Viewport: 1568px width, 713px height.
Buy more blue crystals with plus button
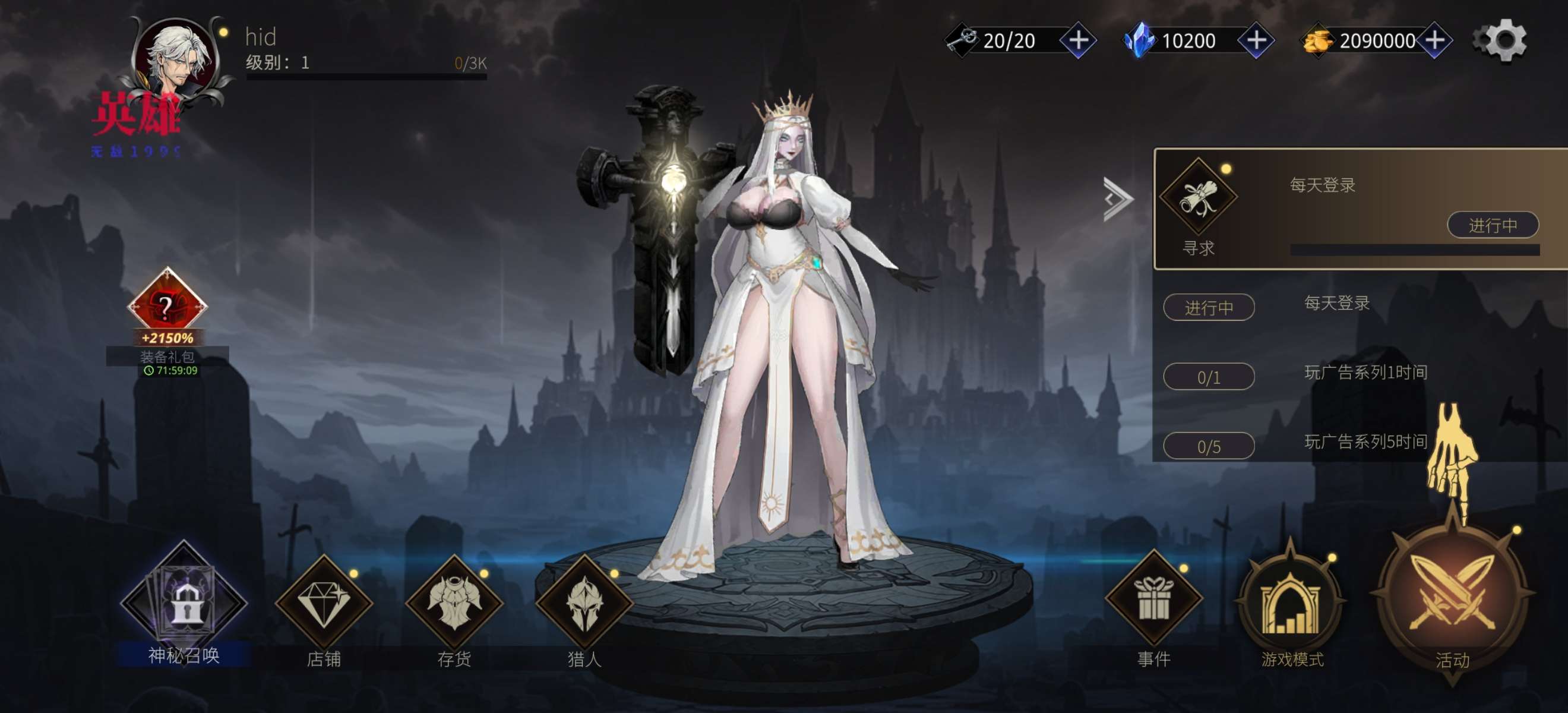click(x=1256, y=41)
